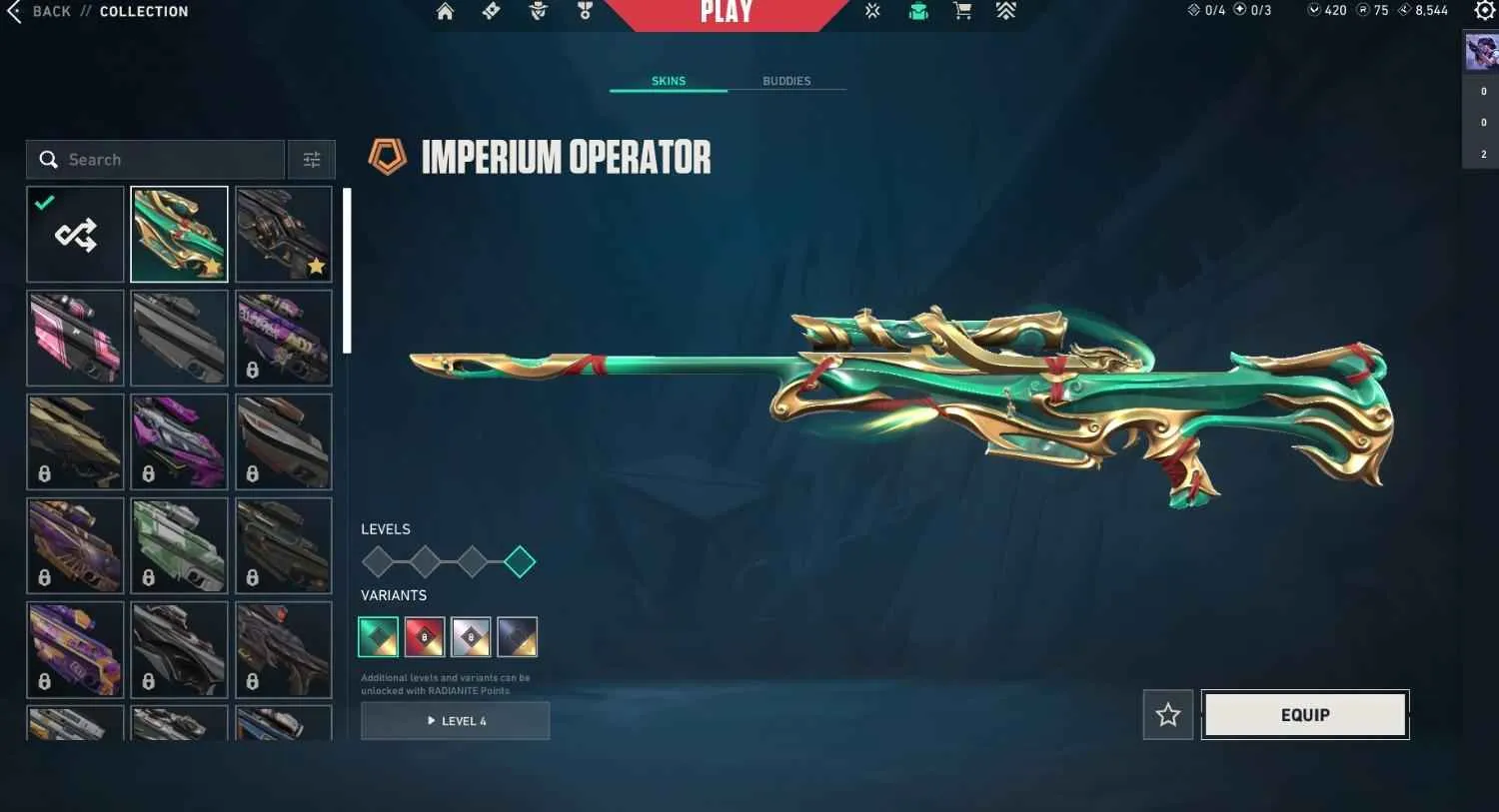1499x812 pixels.
Task: Toggle the green checkmark on the shuffle tile
Action: pos(43,203)
